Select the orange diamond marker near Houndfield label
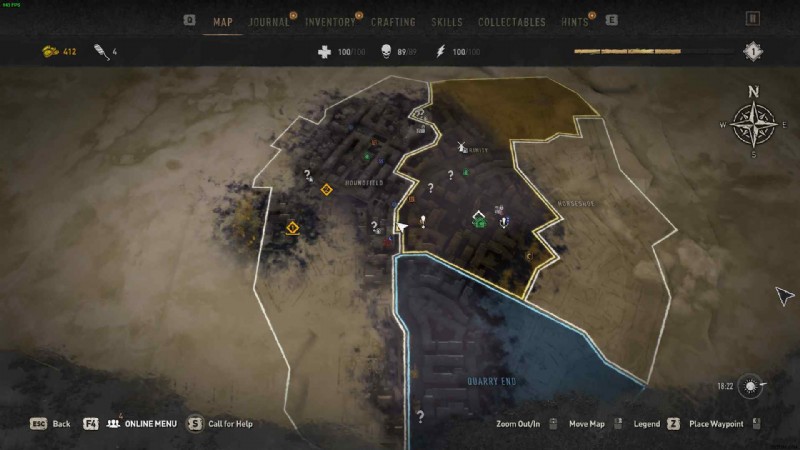 (x=326, y=189)
